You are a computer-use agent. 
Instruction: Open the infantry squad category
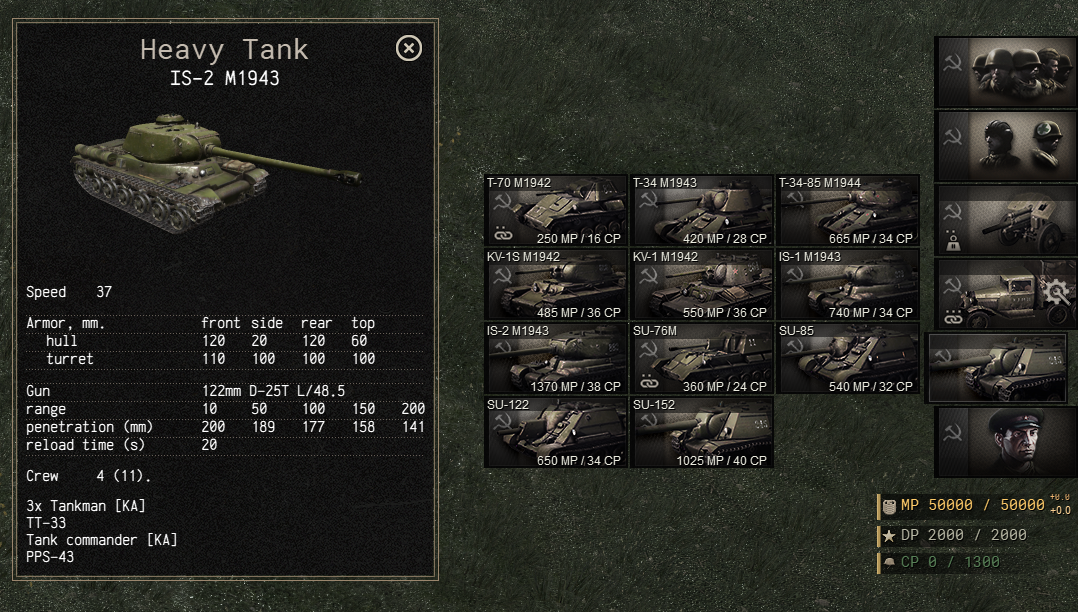pyautogui.click(x=1005, y=72)
